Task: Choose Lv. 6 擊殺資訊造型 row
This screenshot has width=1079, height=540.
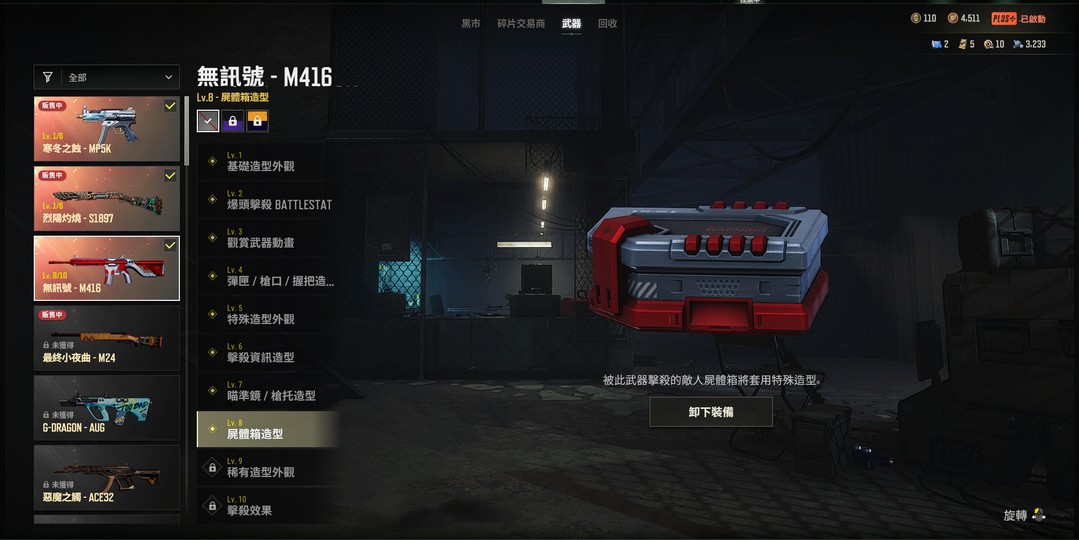Action: [267, 353]
